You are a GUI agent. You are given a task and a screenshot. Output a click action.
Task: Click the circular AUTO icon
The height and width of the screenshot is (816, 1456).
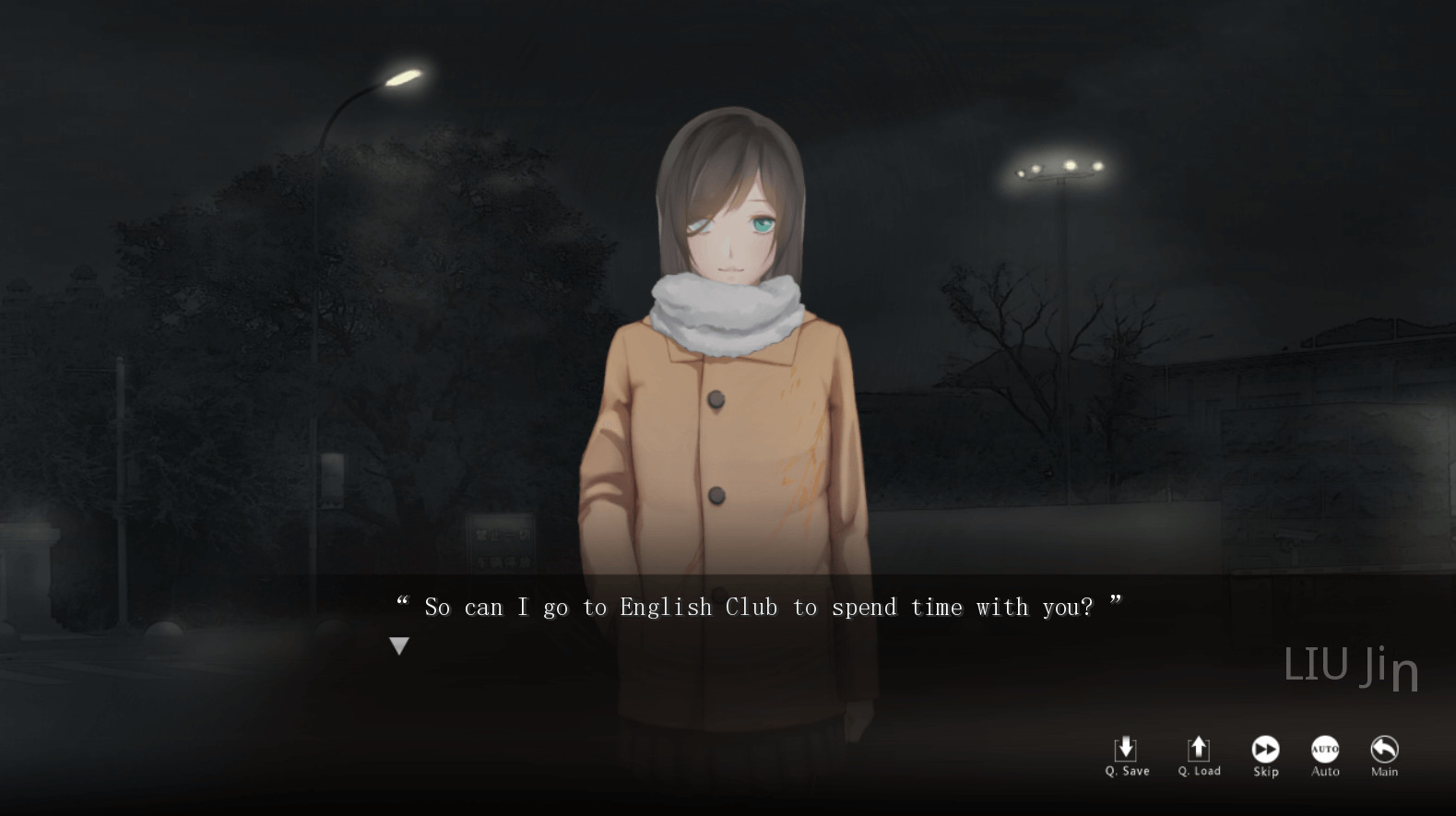tap(1325, 747)
